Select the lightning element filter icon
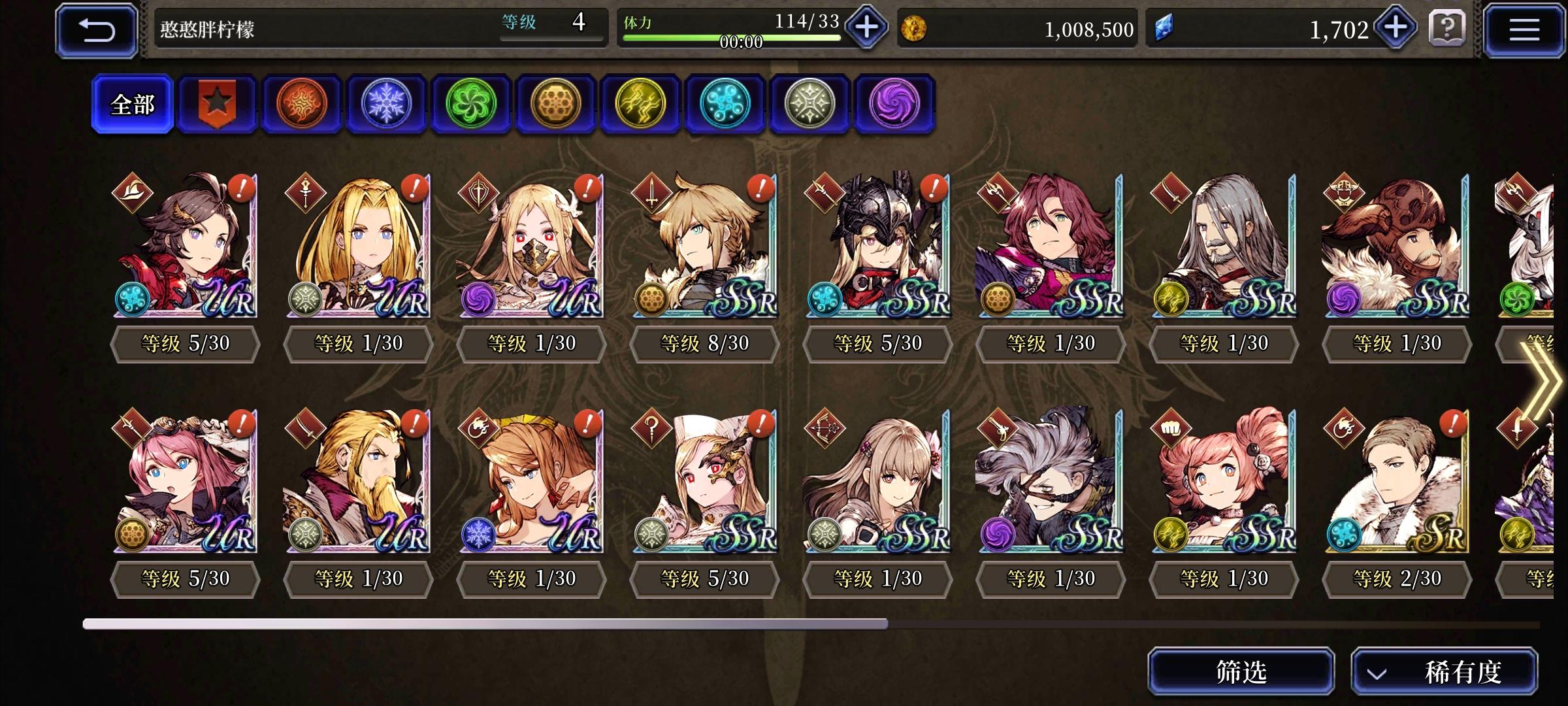Viewport: 1568px width, 706px height. tap(641, 103)
